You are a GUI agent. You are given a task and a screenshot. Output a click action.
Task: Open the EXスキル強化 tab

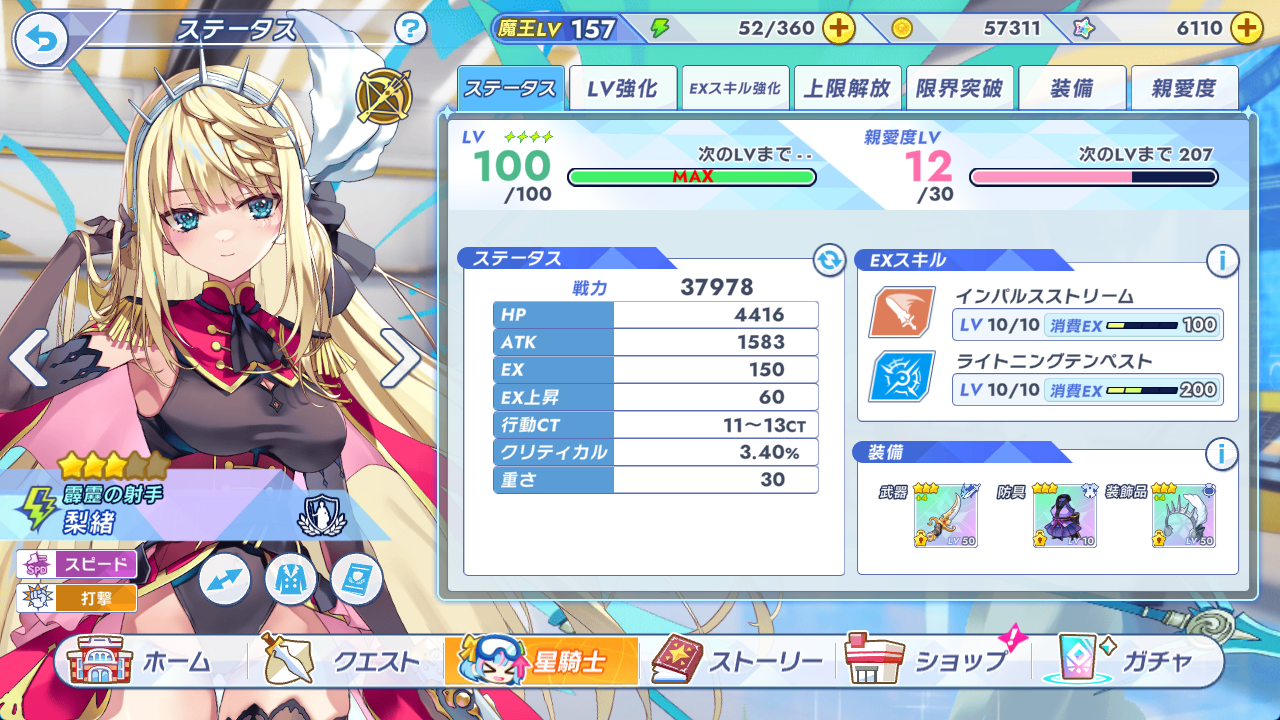click(x=735, y=89)
